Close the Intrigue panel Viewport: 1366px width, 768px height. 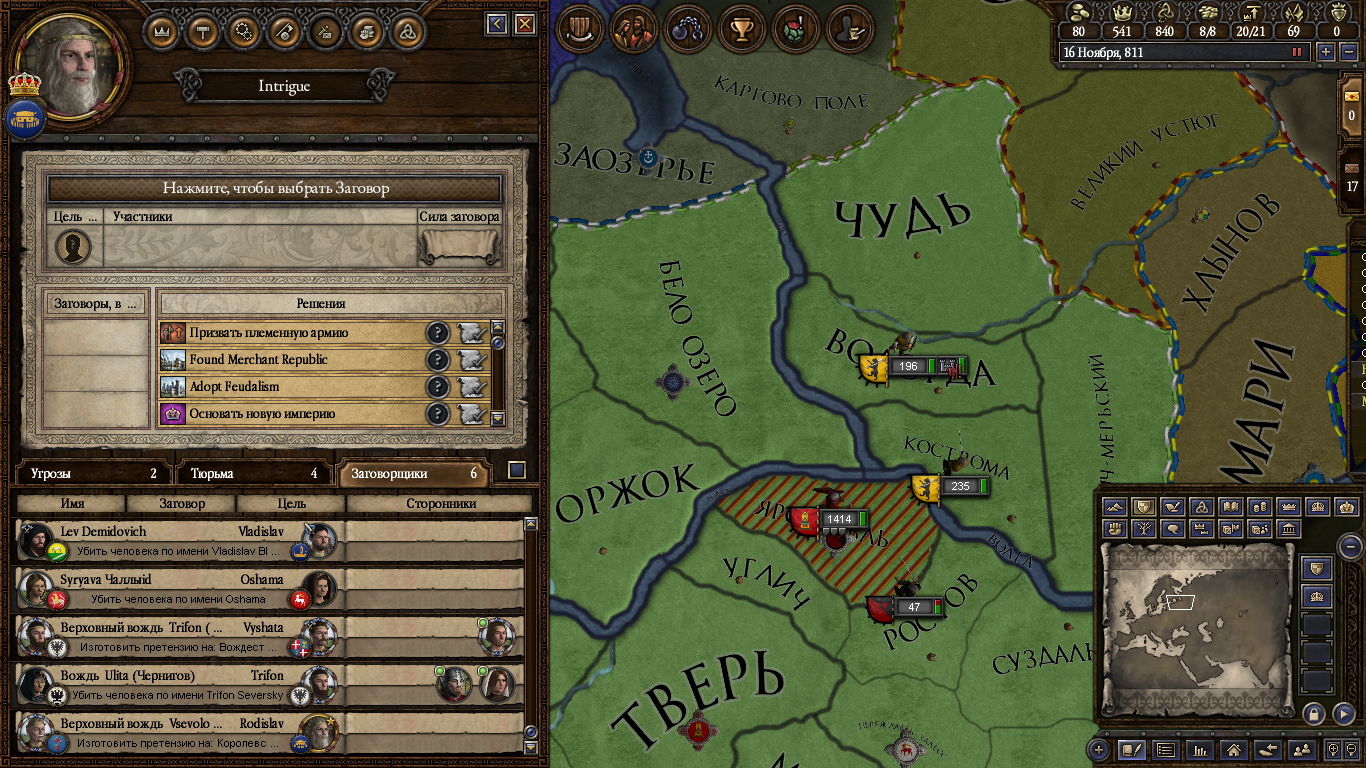tap(524, 24)
